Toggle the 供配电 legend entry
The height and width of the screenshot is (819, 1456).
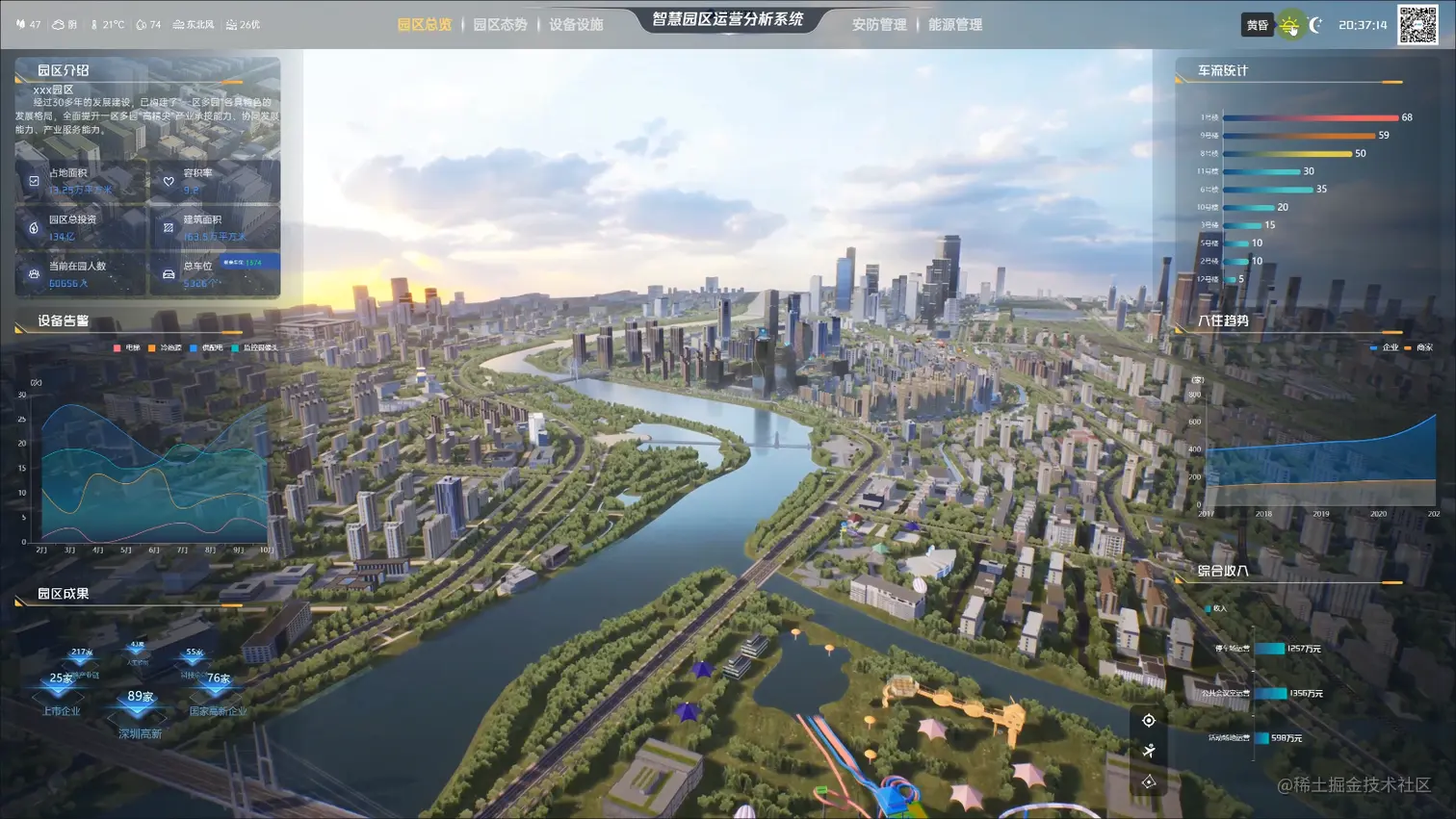pos(206,348)
